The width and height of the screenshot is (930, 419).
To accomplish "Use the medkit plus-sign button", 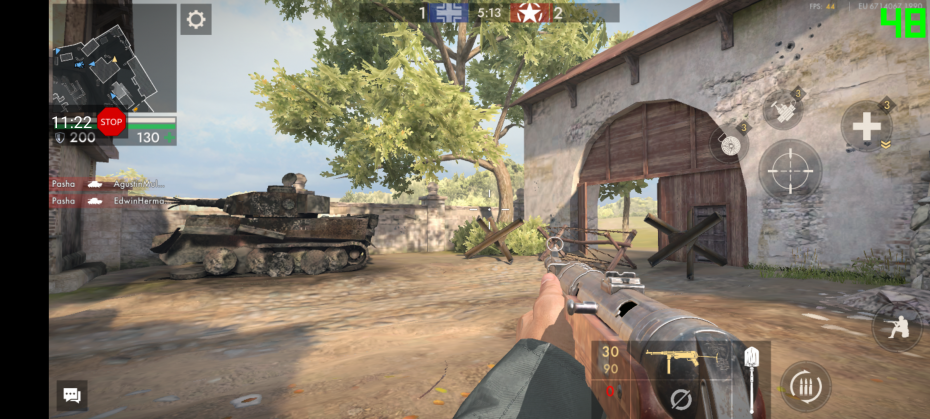I will pyautogui.click(x=866, y=126).
